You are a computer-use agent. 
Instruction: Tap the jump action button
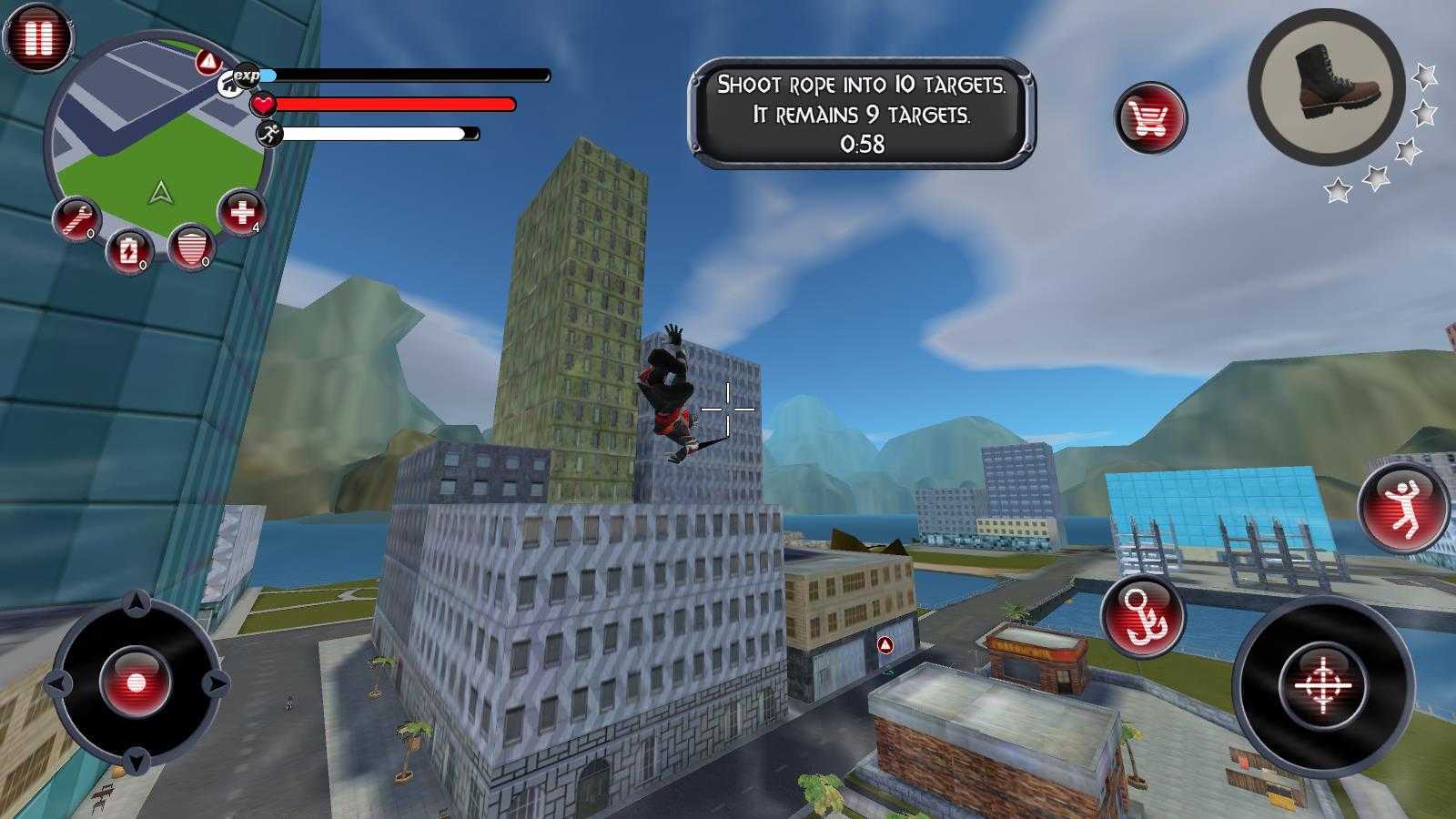click(x=1402, y=507)
